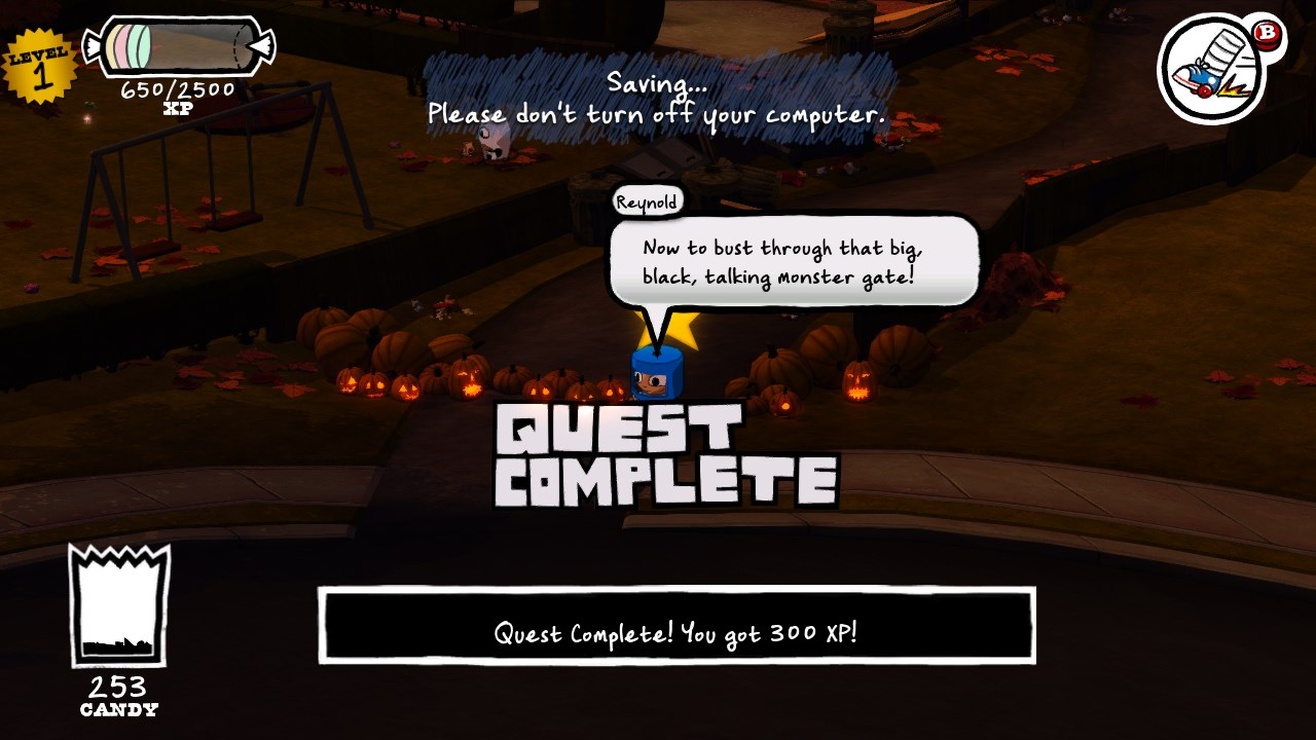Select the Reynold name tag
The height and width of the screenshot is (740, 1316).
tap(648, 201)
